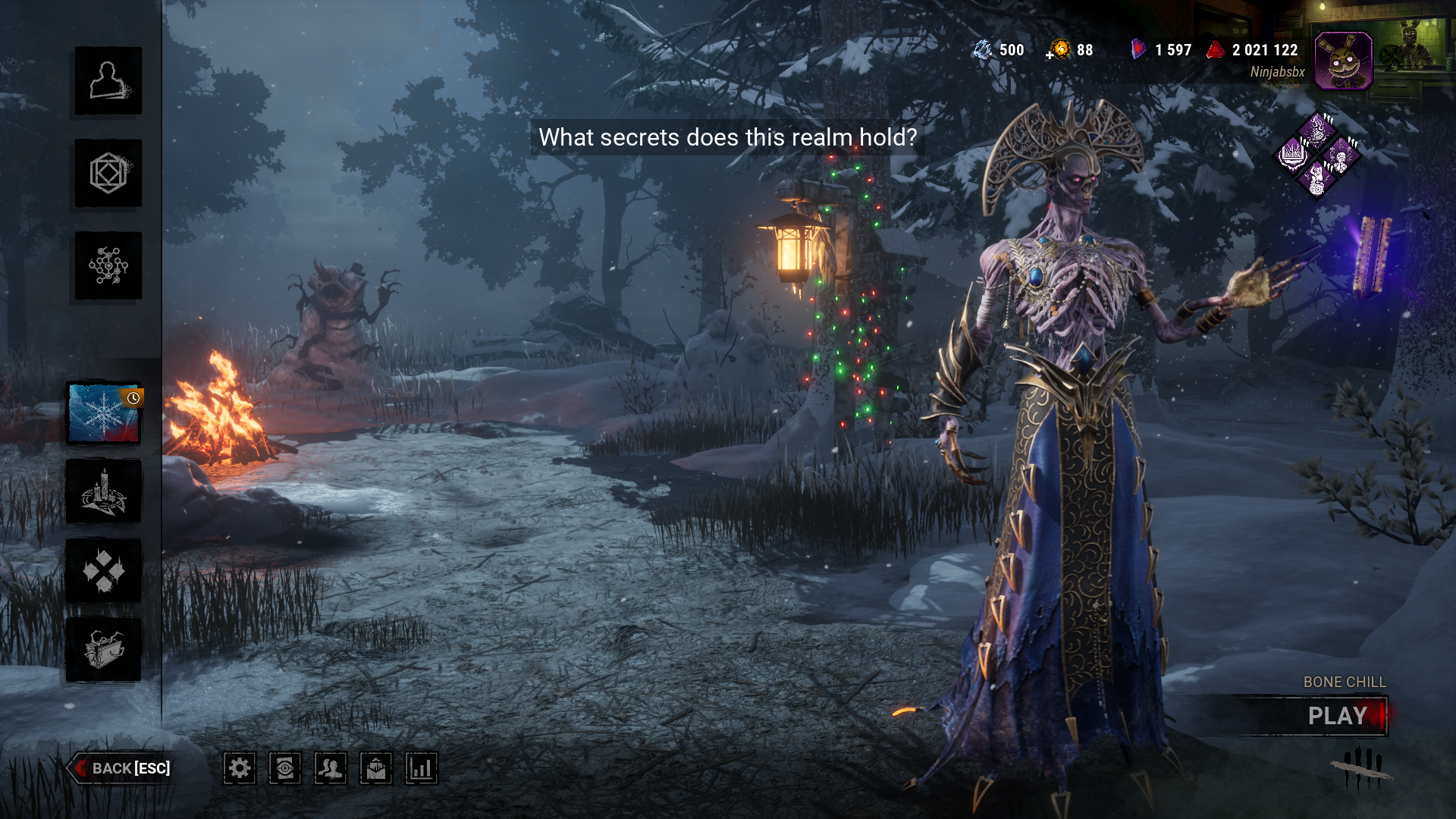
Task: Open the envelope inbox button
Action: [x=376, y=768]
